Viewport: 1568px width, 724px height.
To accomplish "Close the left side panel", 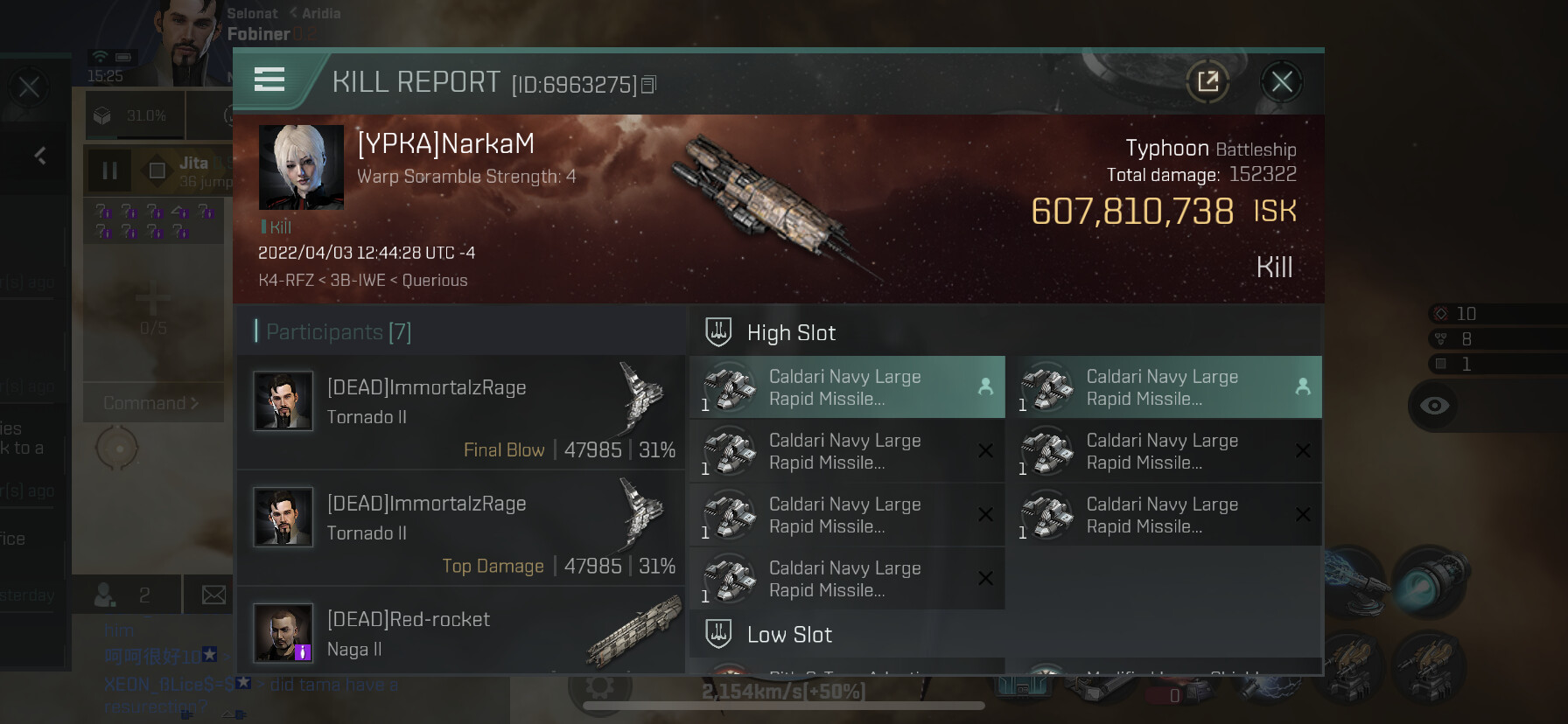I will [29, 87].
